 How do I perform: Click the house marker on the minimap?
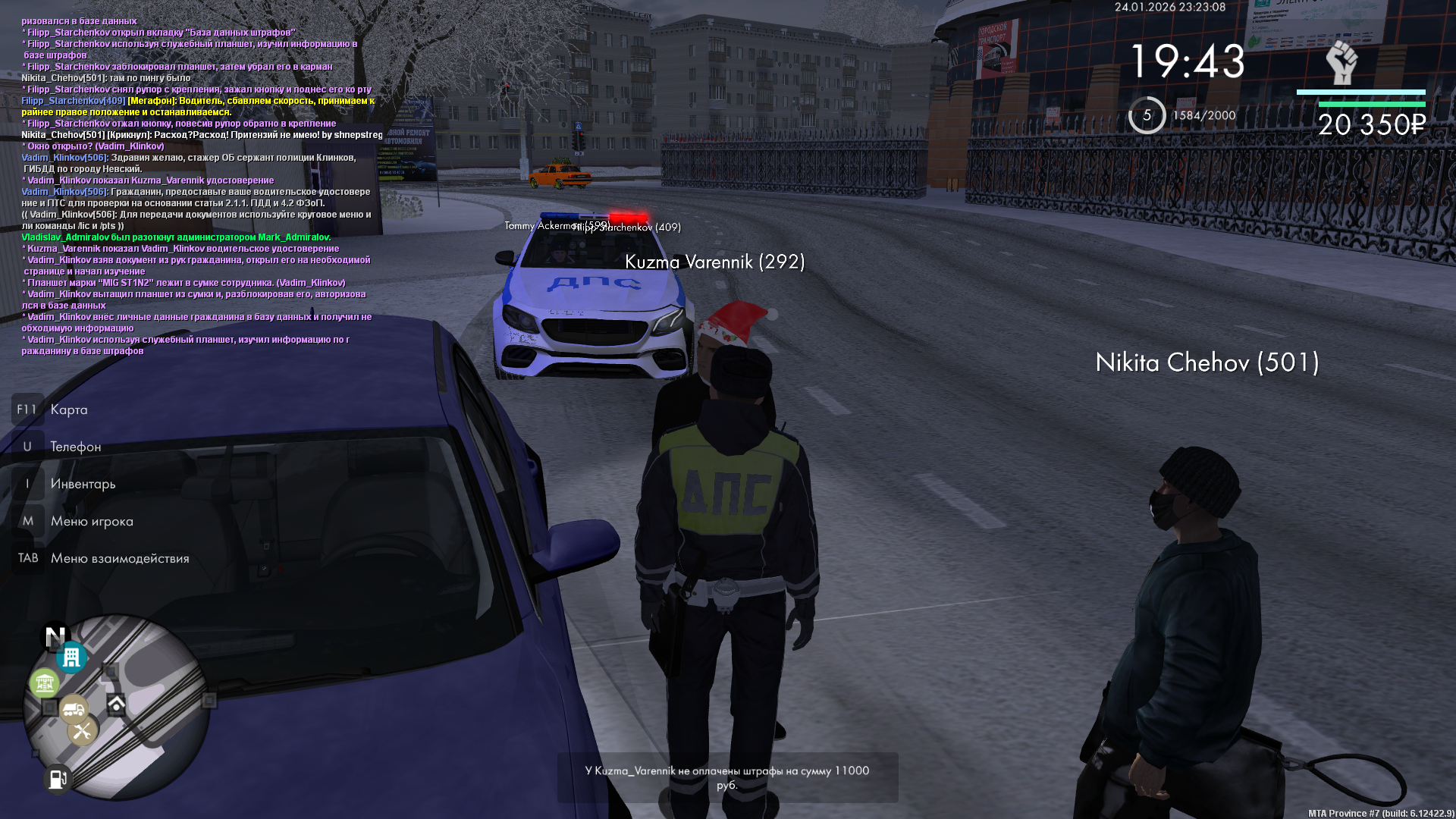point(116,704)
